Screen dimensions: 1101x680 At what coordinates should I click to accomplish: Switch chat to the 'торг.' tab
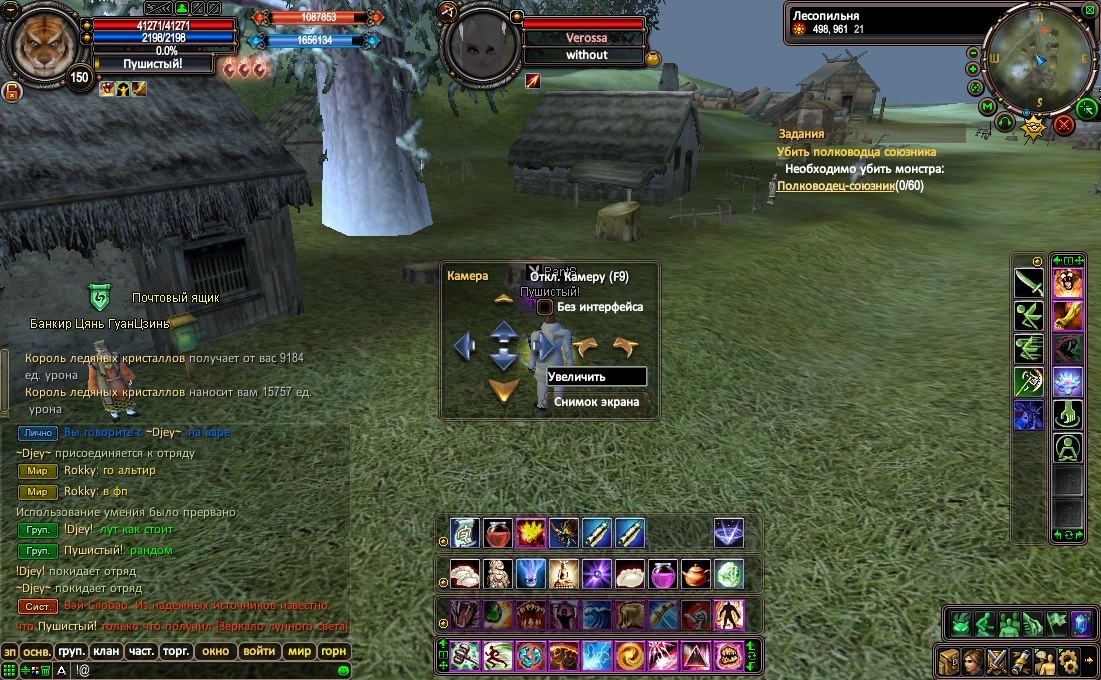[177, 651]
